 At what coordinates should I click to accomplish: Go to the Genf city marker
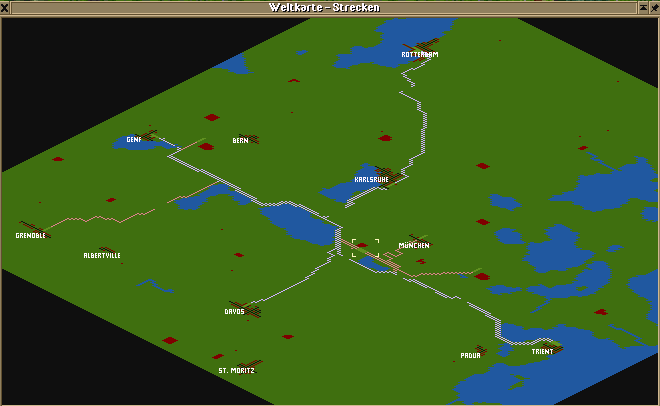[134, 140]
